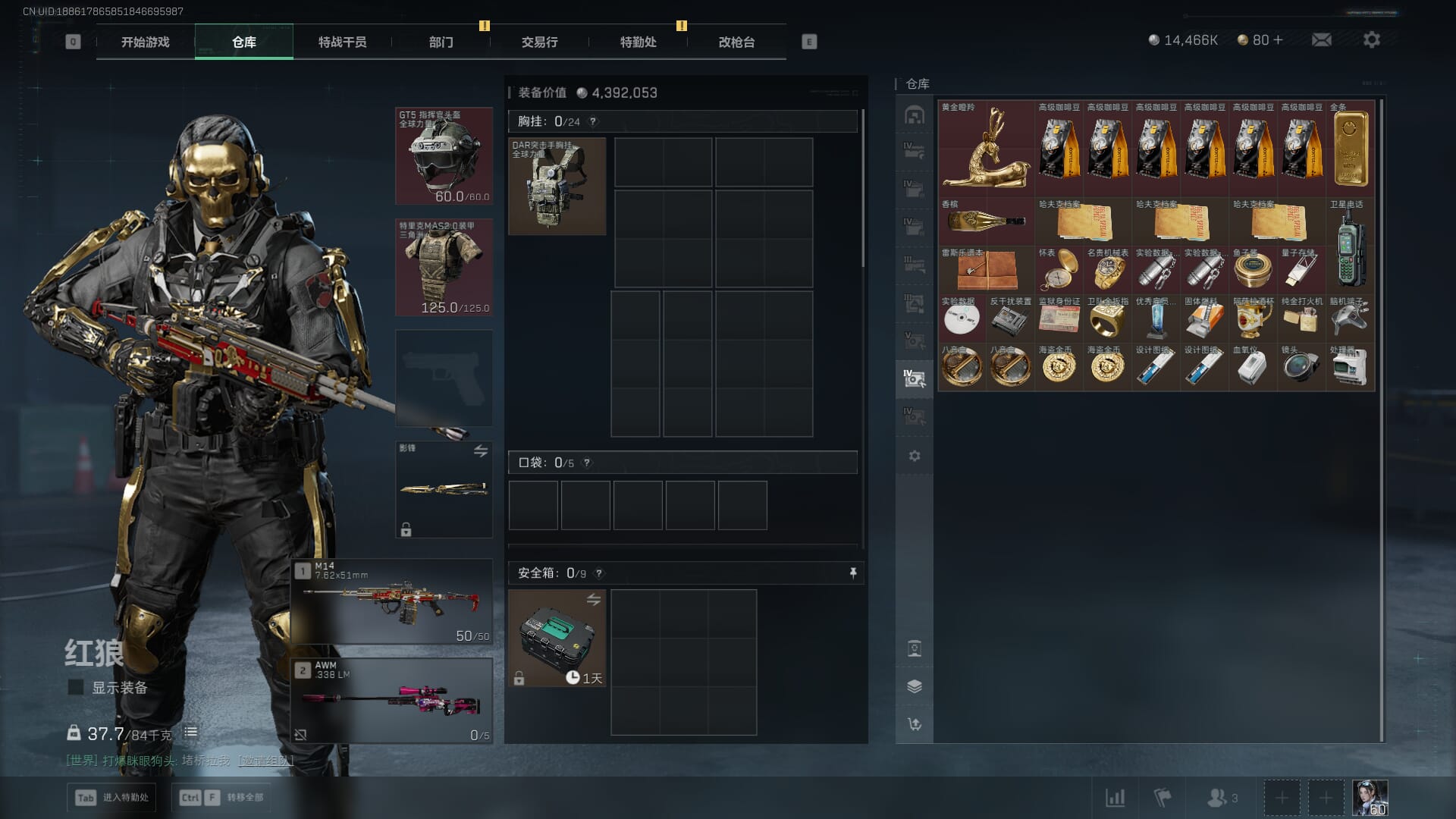Select the AWM sniper rifle slot
This screenshot has width=1456, height=819.
[x=392, y=701]
